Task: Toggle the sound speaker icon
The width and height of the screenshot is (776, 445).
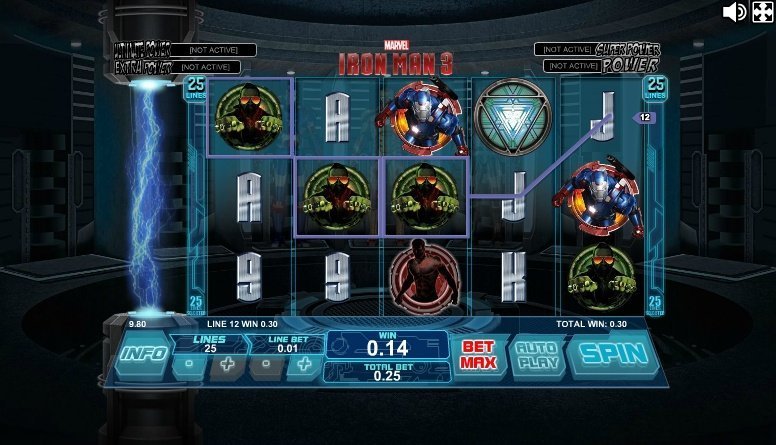Action: tap(735, 12)
